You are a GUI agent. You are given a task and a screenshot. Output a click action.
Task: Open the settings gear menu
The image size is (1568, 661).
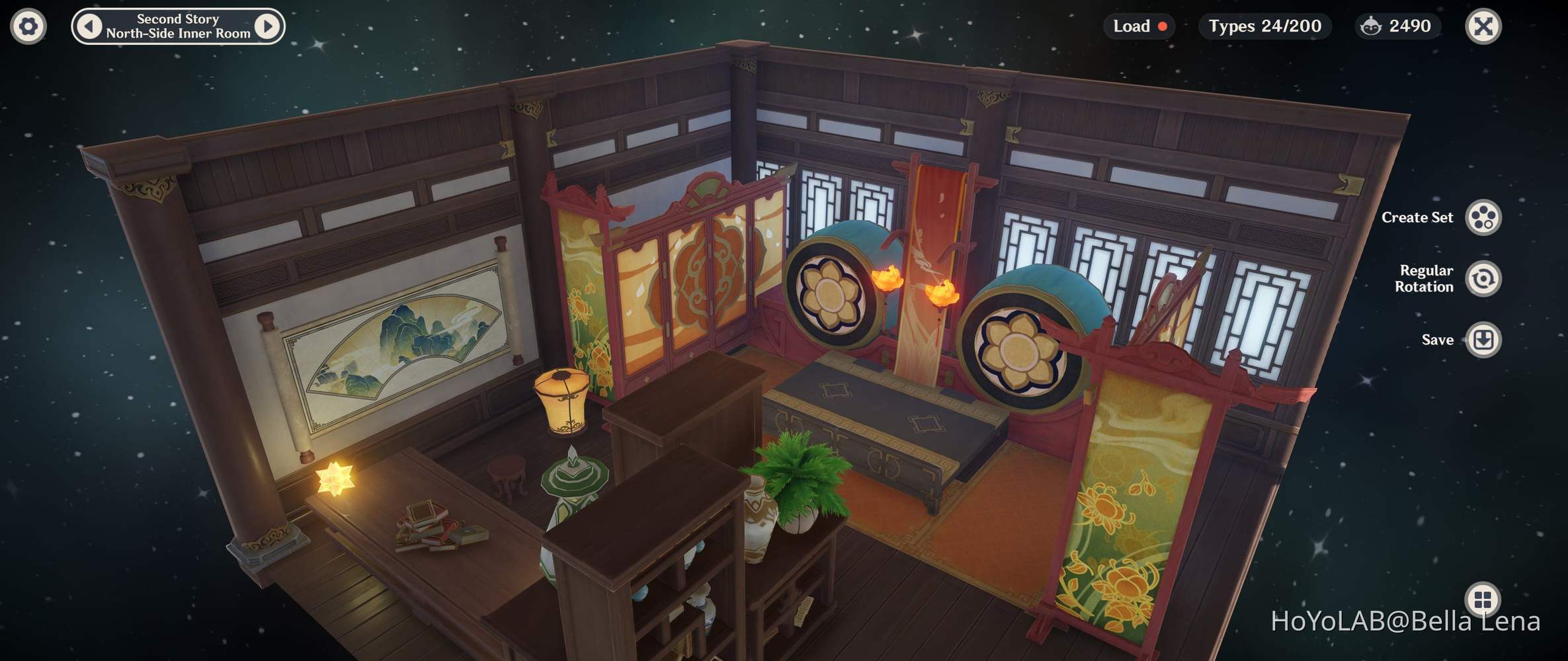tap(27, 26)
